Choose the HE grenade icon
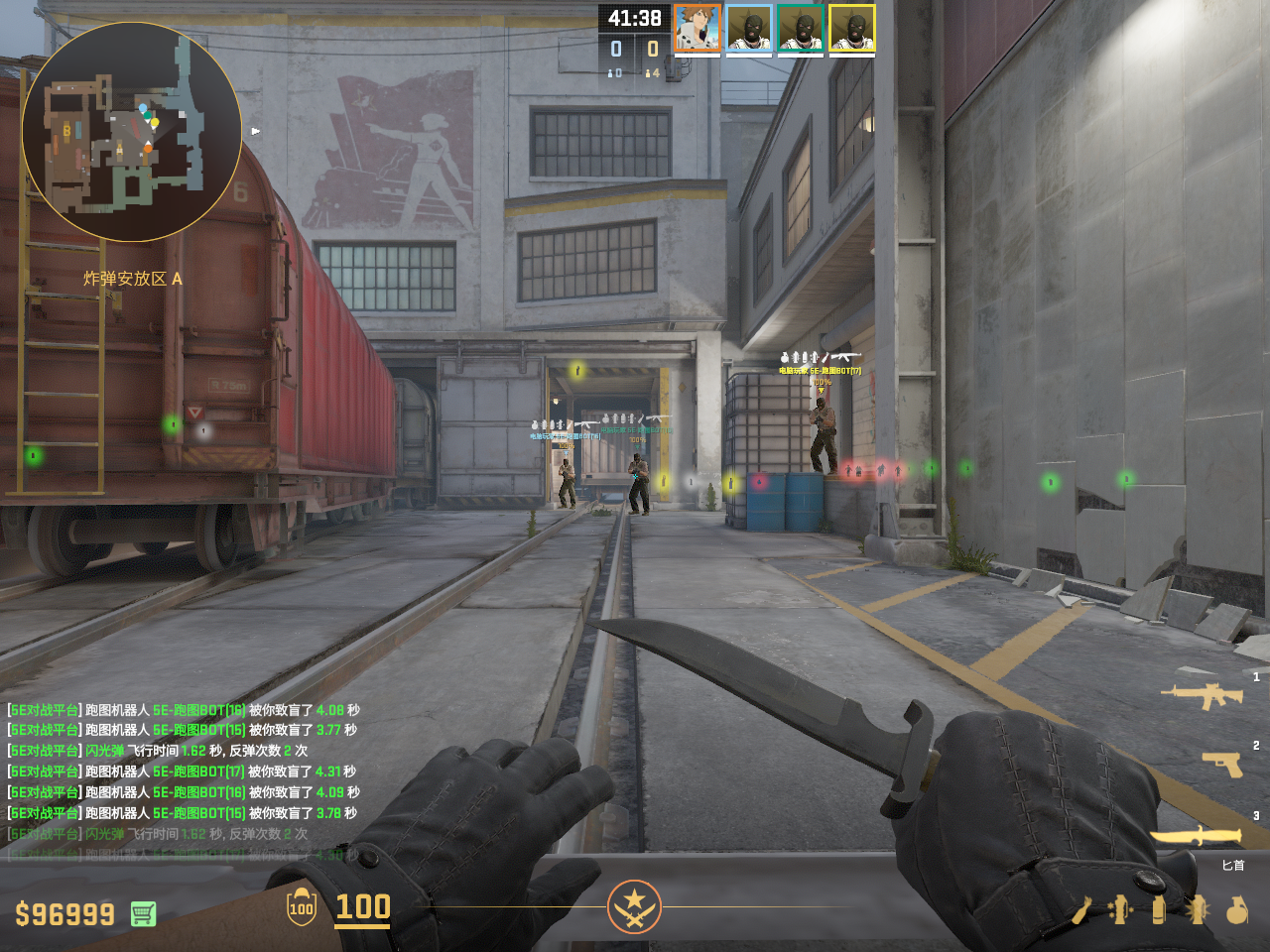The width and height of the screenshot is (1270, 952). tap(1236, 909)
